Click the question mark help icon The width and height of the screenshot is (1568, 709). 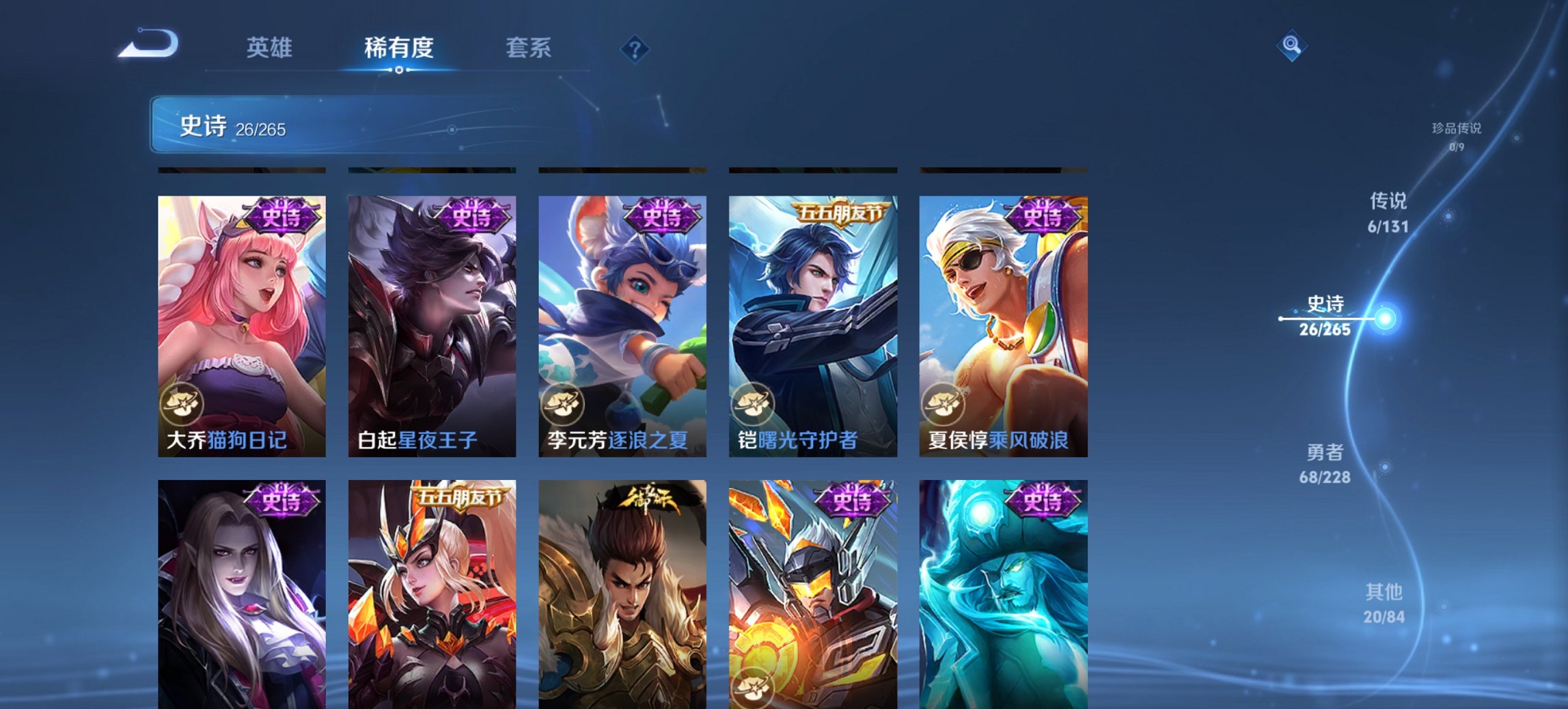tap(635, 48)
